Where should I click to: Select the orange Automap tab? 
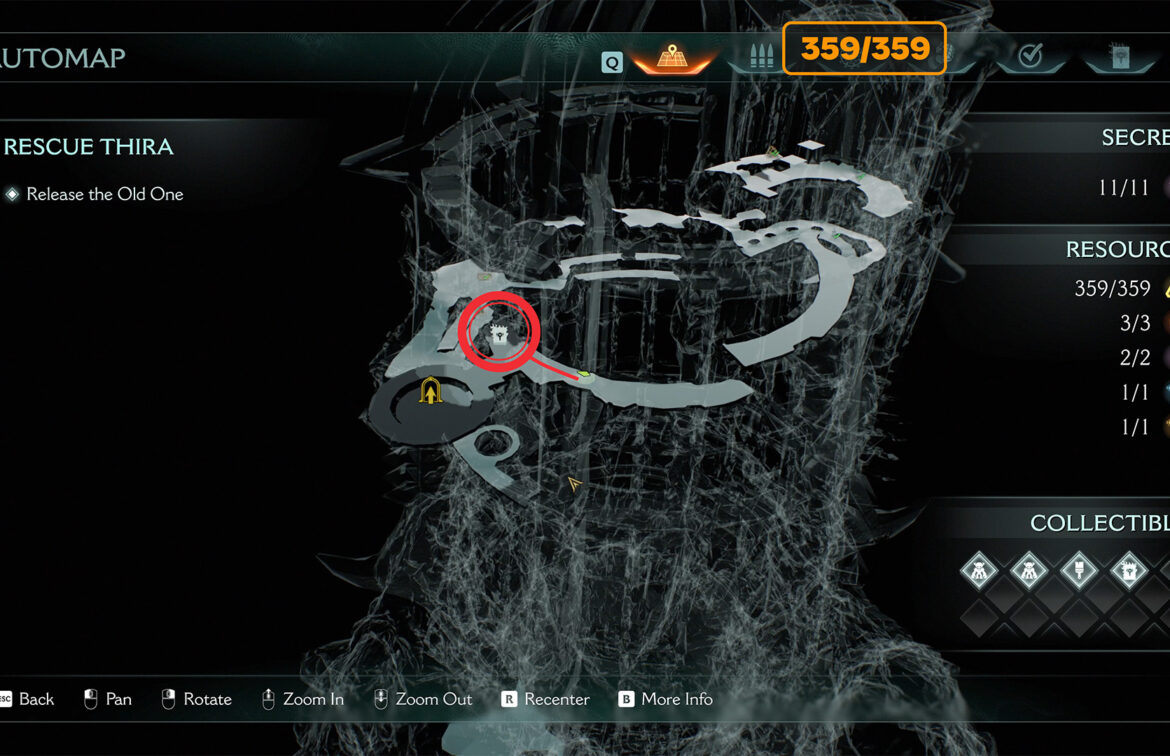(x=670, y=59)
